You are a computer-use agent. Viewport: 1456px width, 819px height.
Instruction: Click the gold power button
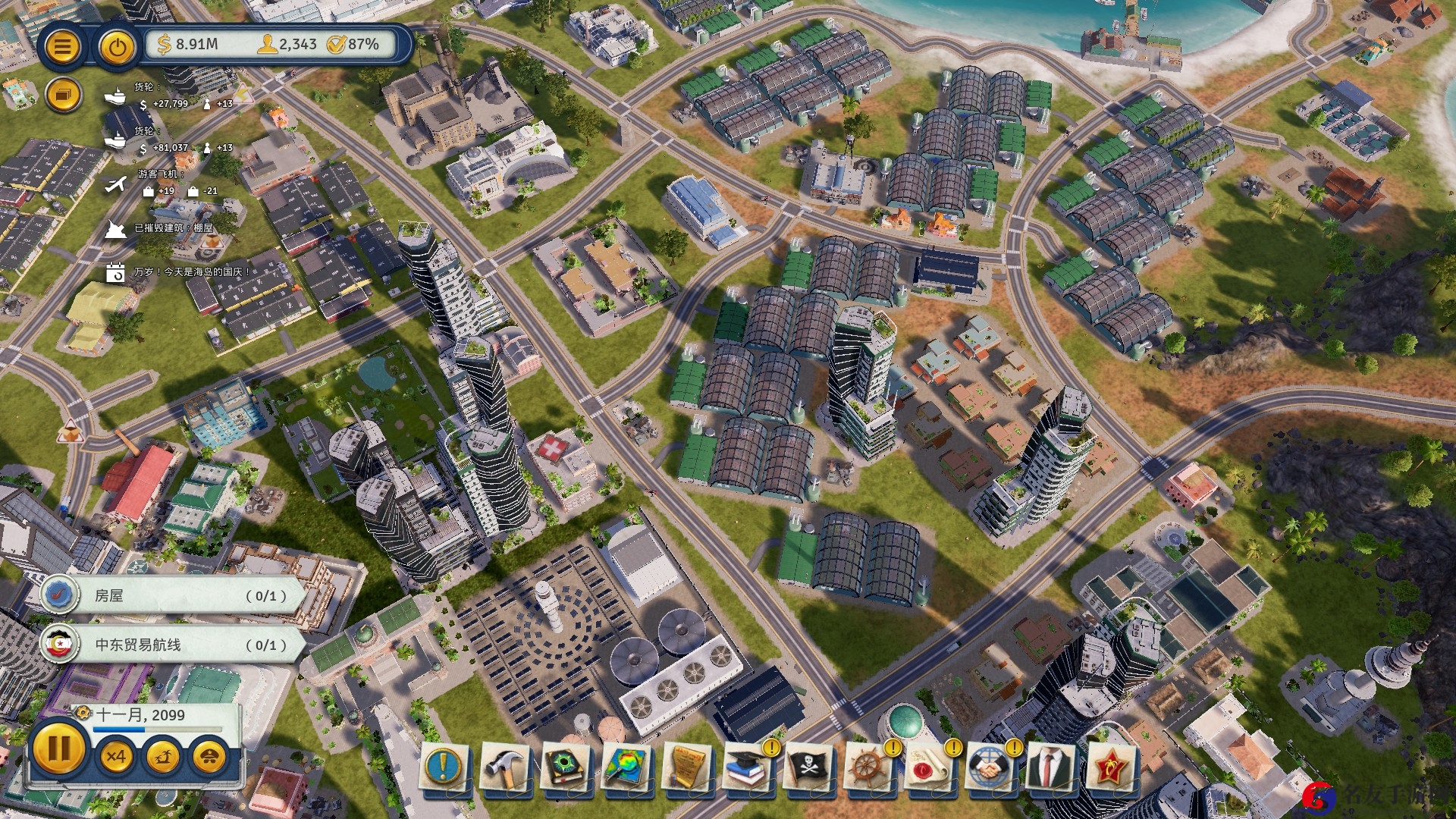pyautogui.click(x=116, y=47)
